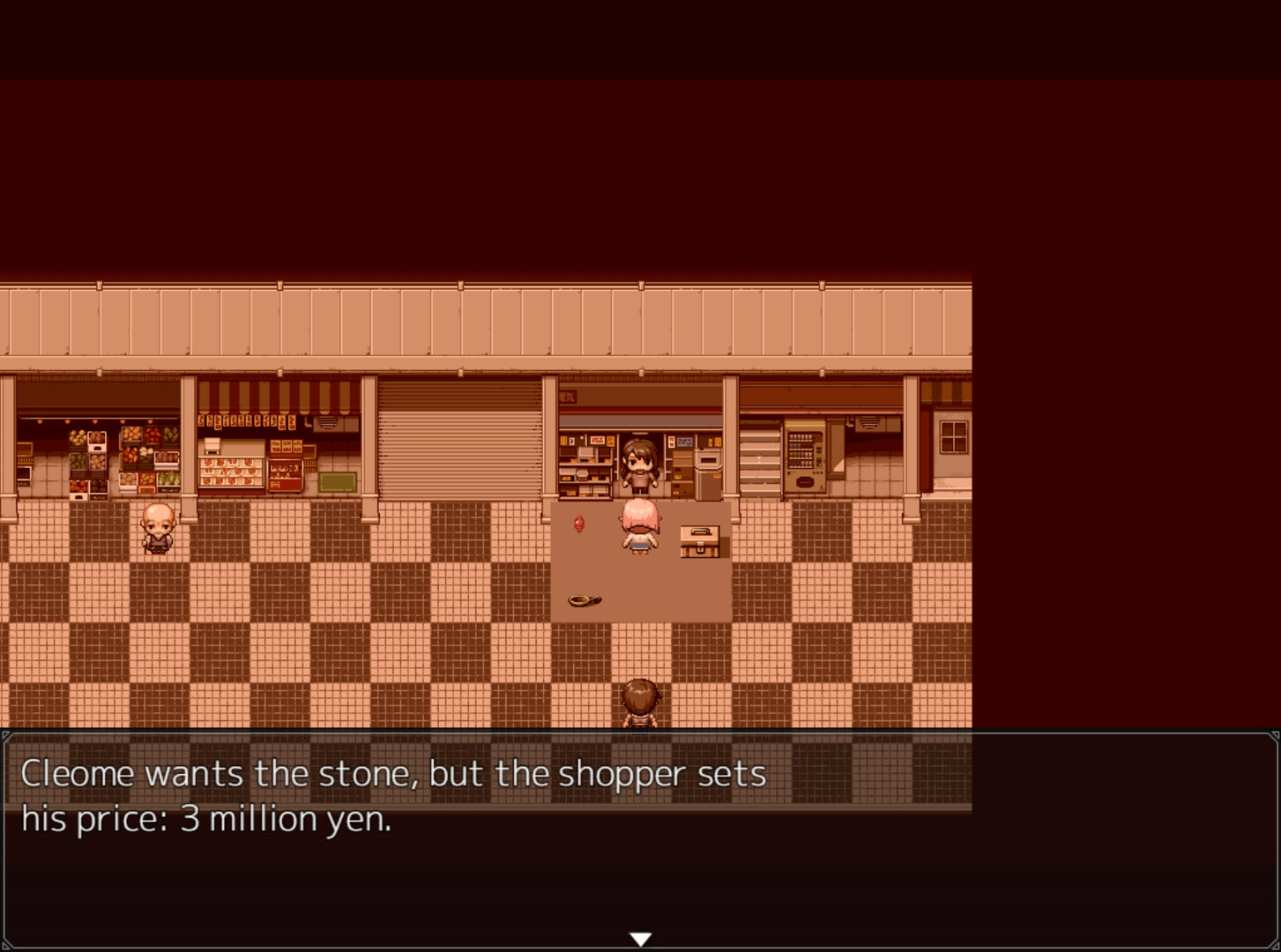
Task: Click the meat display case under the banners
Action: point(232,472)
